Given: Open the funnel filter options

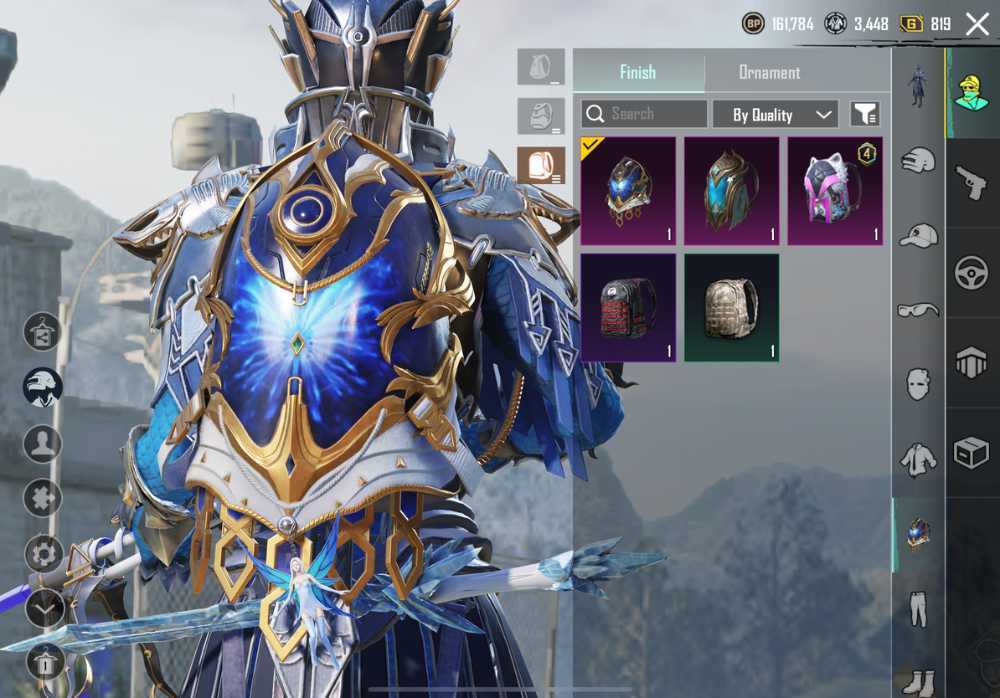Looking at the screenshot, I should pos(864,114).
